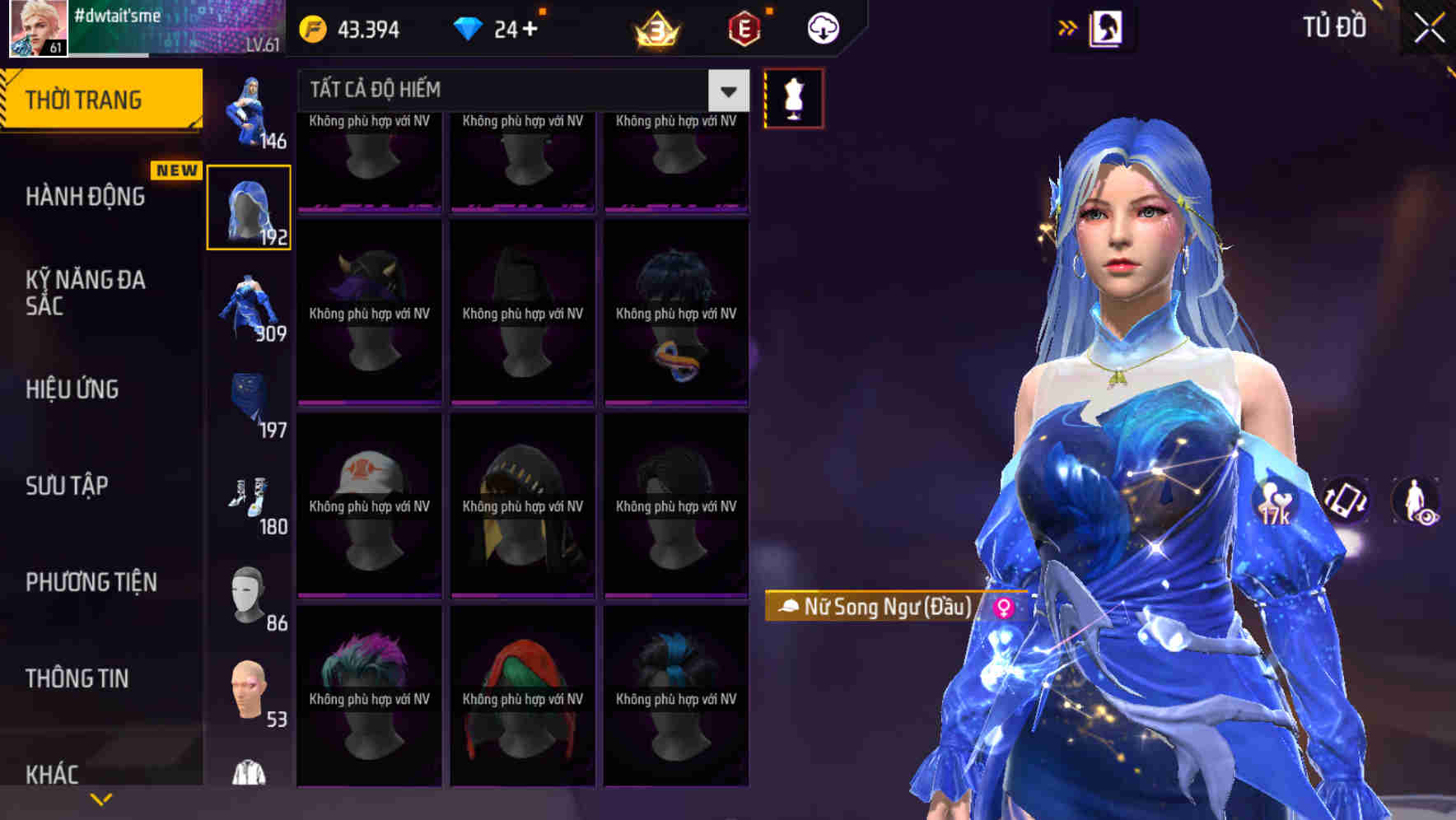Click the mannequin preset icon beside the filter
Viewport: 1456px width, 820px height.
[792, 97]
